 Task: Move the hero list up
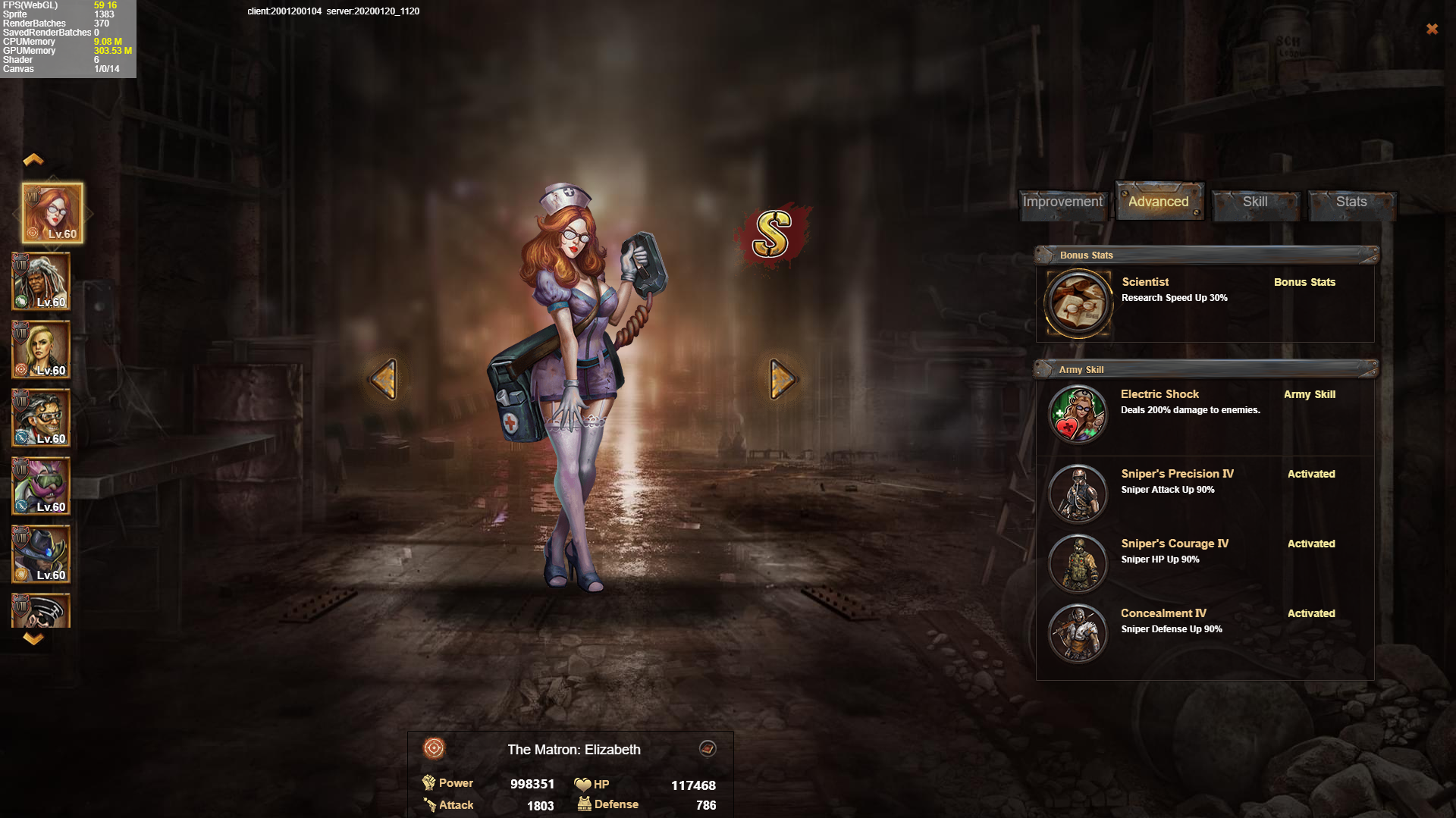coord(33,159)
